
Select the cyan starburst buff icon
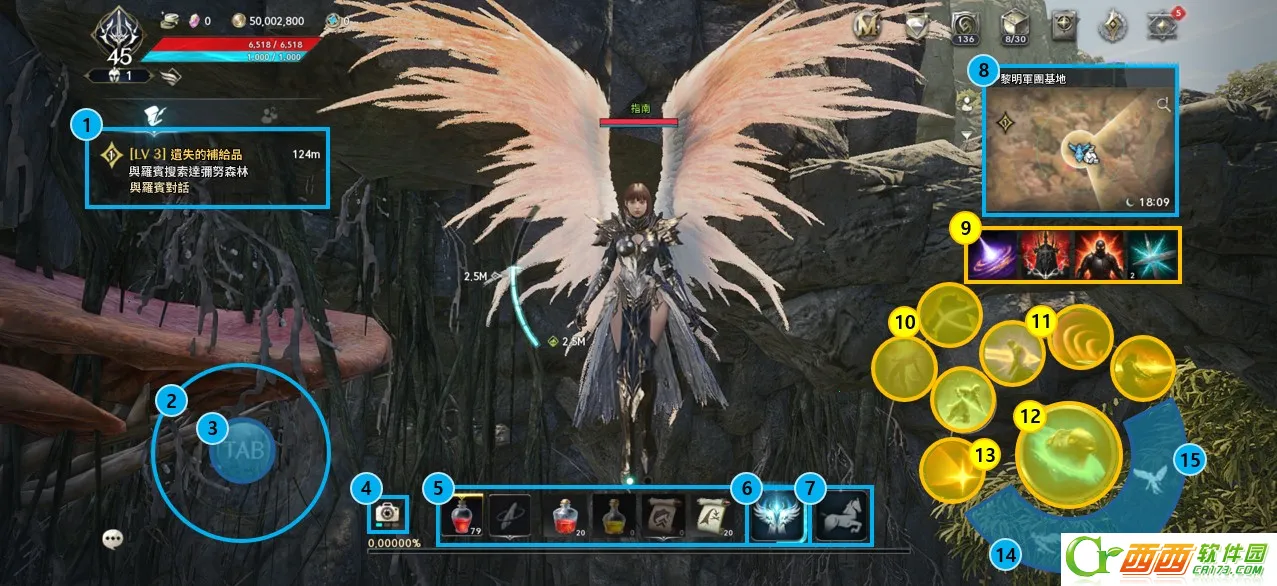coord(1152,255)
